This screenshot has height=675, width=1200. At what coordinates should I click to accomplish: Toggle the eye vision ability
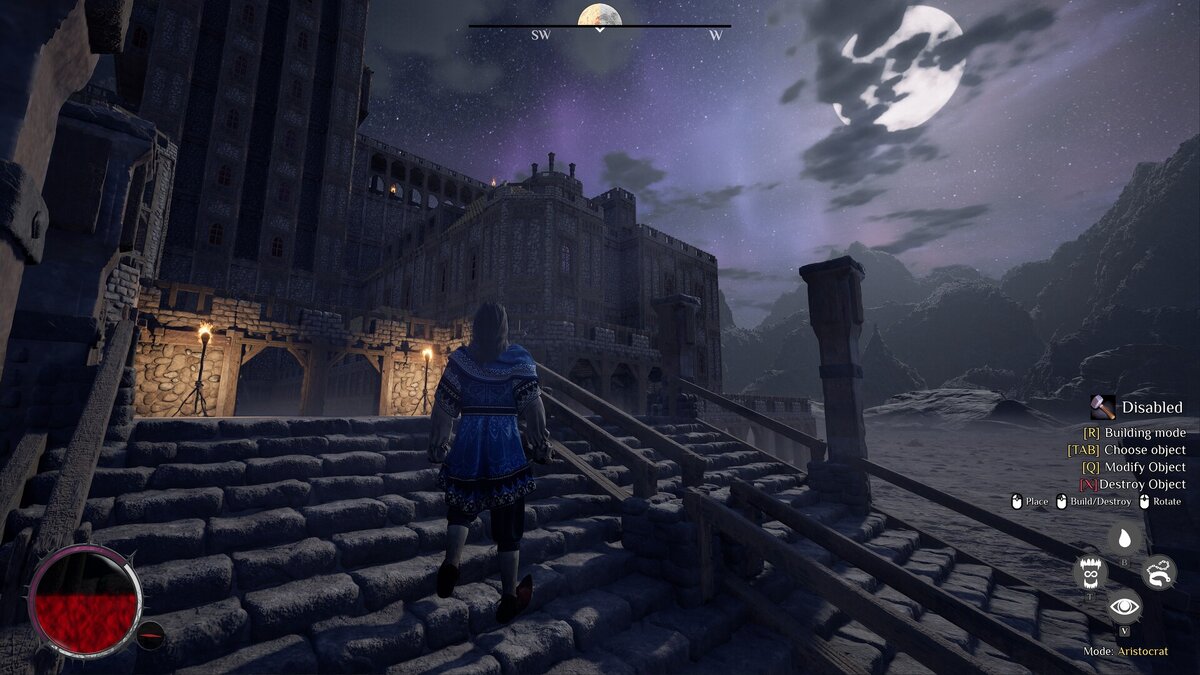click(x=1124, y=606)
